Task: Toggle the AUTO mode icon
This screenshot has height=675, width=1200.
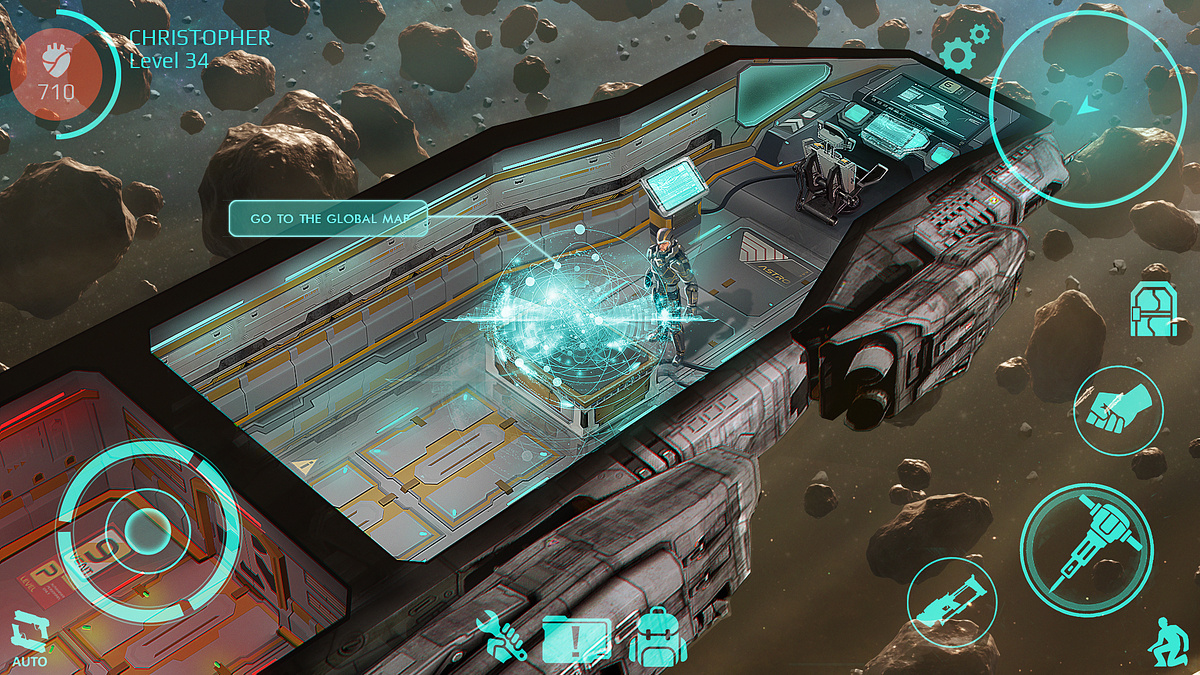Action: [30, 640]
